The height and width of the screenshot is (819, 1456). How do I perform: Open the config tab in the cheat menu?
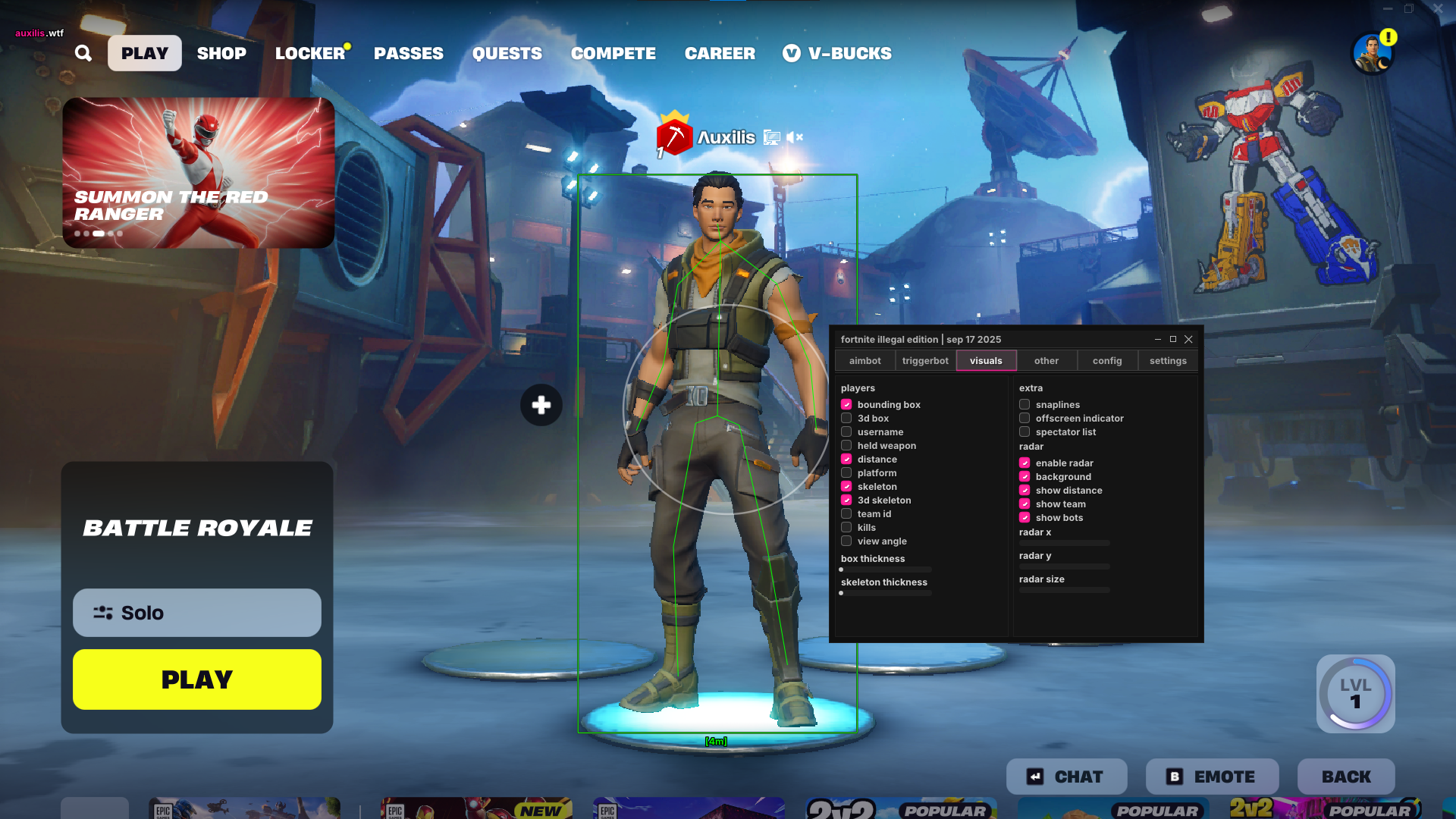[x=1107, y=360]
